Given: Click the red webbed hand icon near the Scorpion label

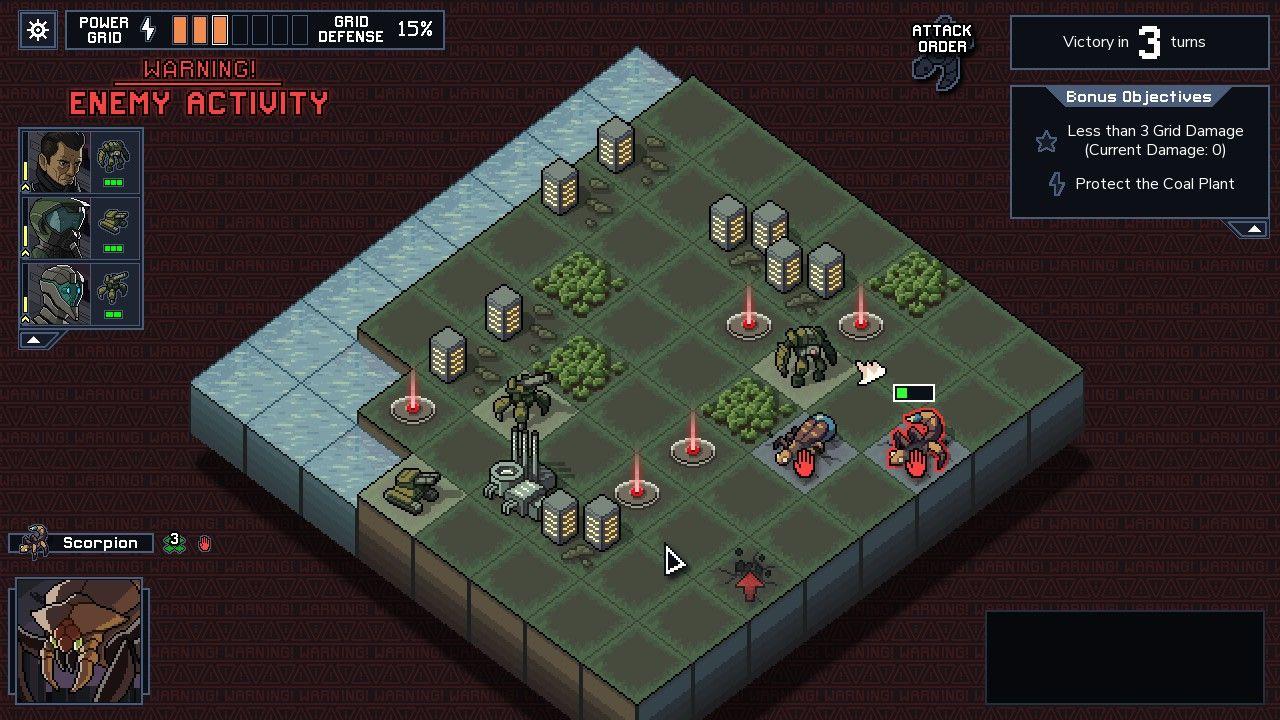Looking at the screenshot, I should coord(205,543).
